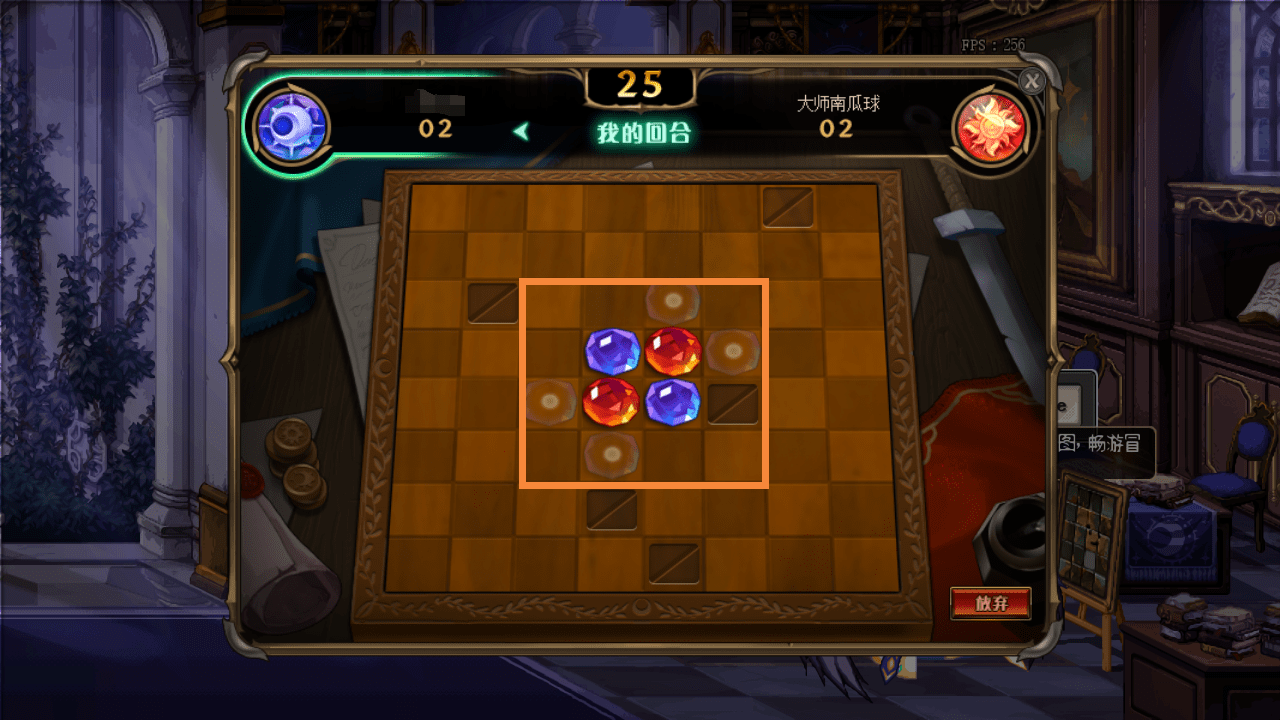
Task: Click the red sun avatar of 大师南瓜球
Action: (991, 128)
